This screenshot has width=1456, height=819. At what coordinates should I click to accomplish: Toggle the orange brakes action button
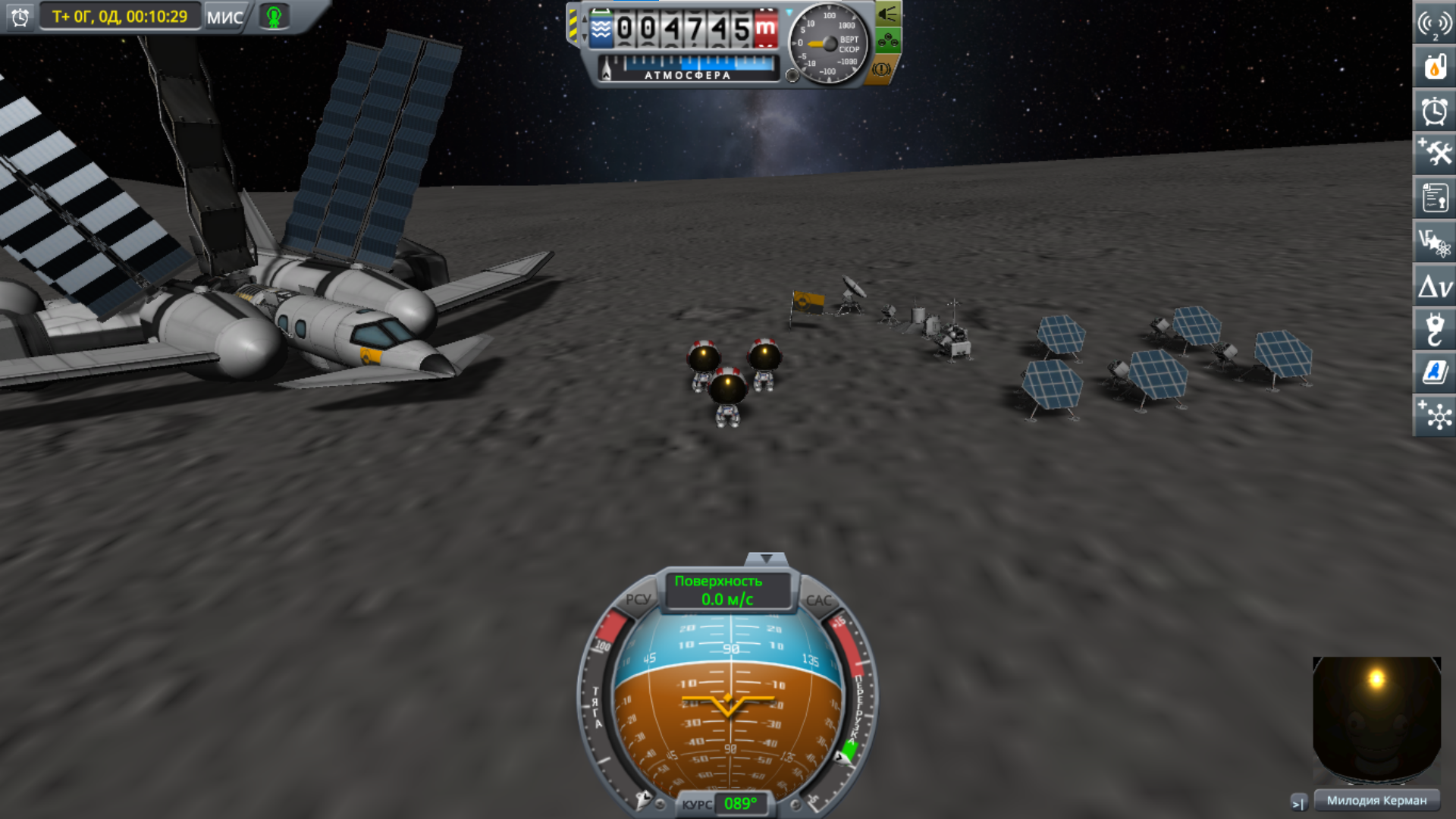click(881, 69)
